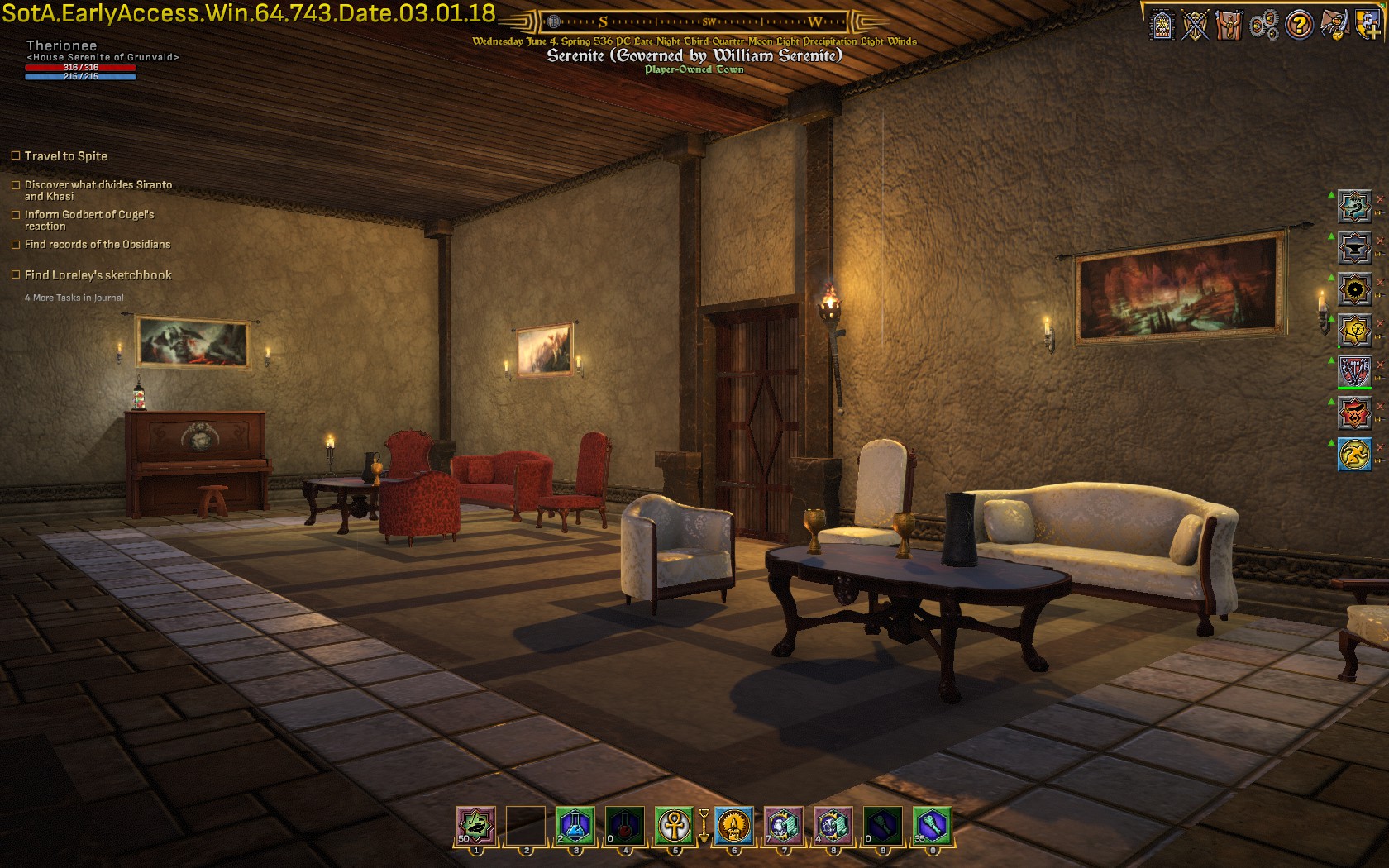Click the anvil buff icon
The image size is (1389, 868).
[x=1354, y=247]
